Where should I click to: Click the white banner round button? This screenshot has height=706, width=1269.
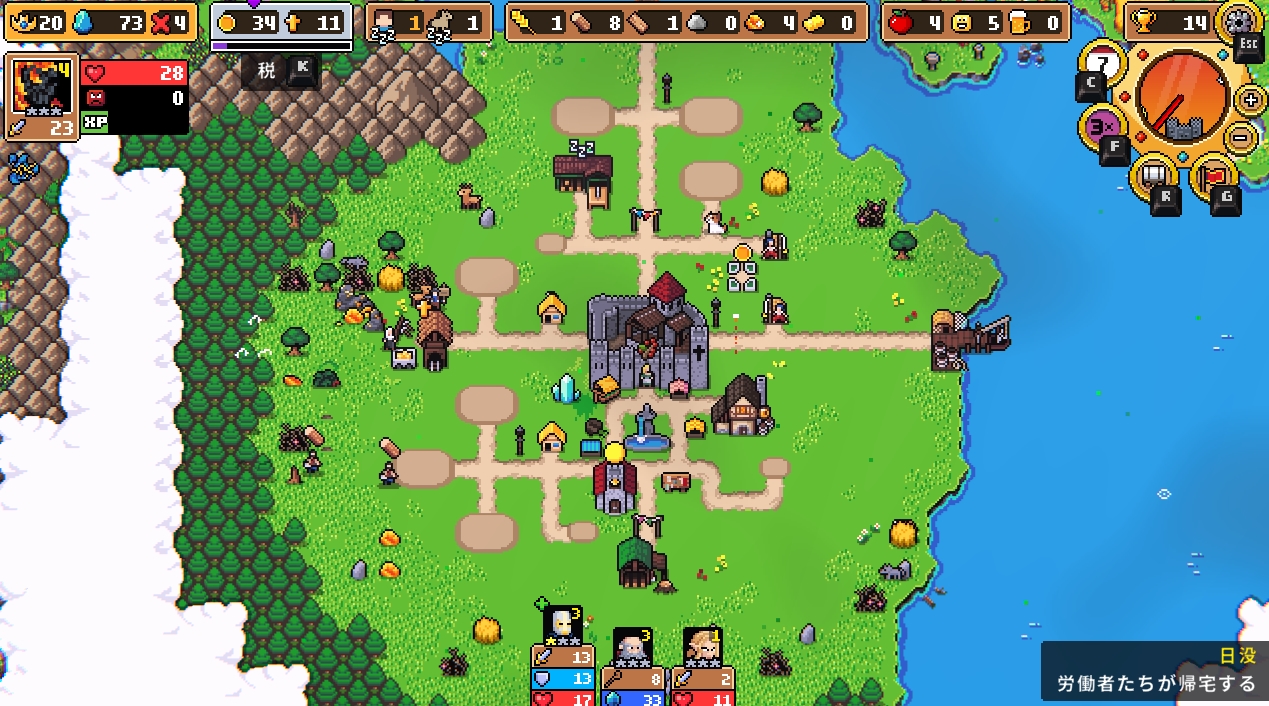[x=1154, y=176]
